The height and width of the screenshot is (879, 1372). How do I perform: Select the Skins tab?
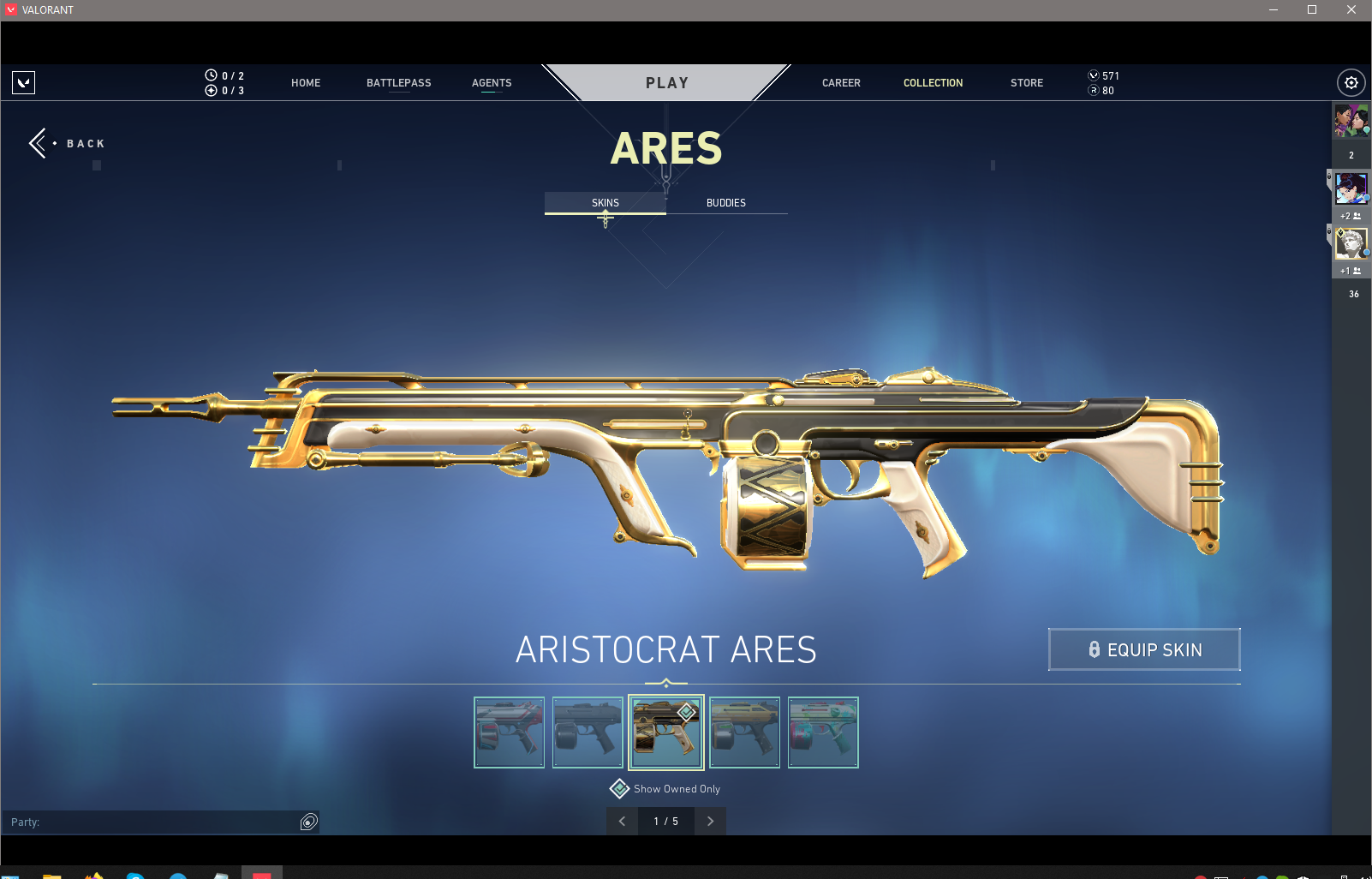605,203
